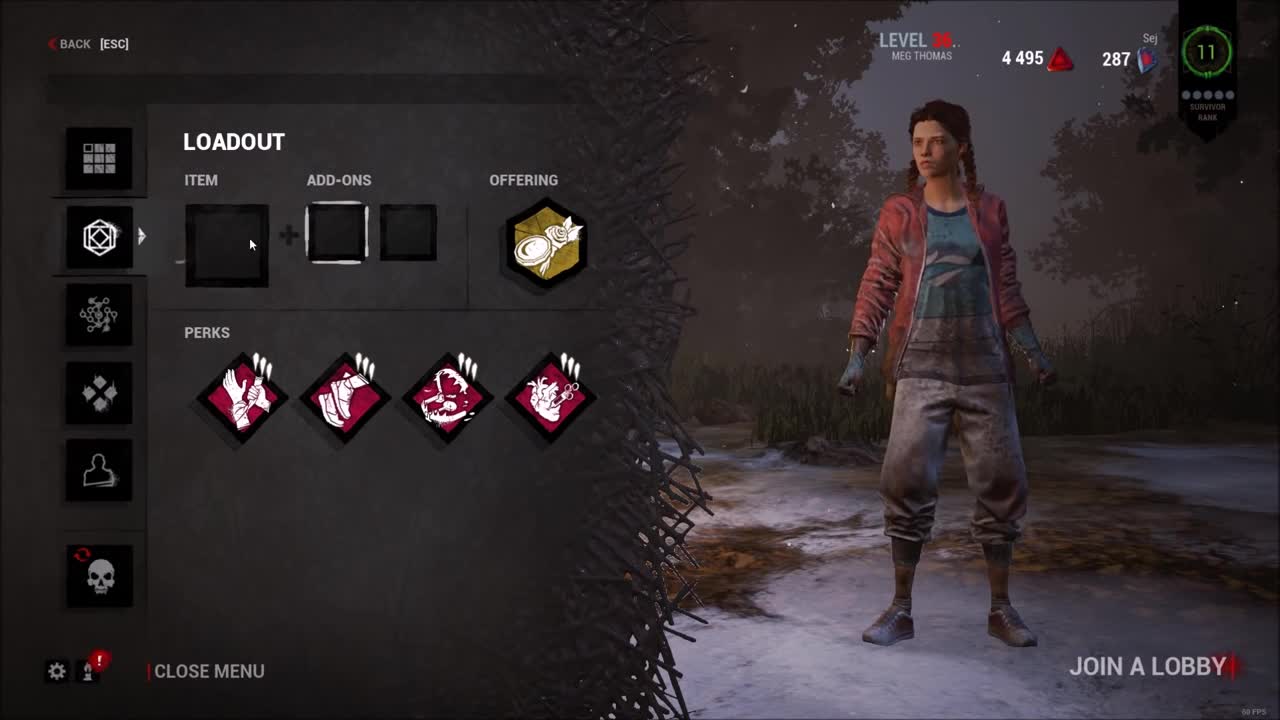Open the customization diamonds icon

point(98,392)
